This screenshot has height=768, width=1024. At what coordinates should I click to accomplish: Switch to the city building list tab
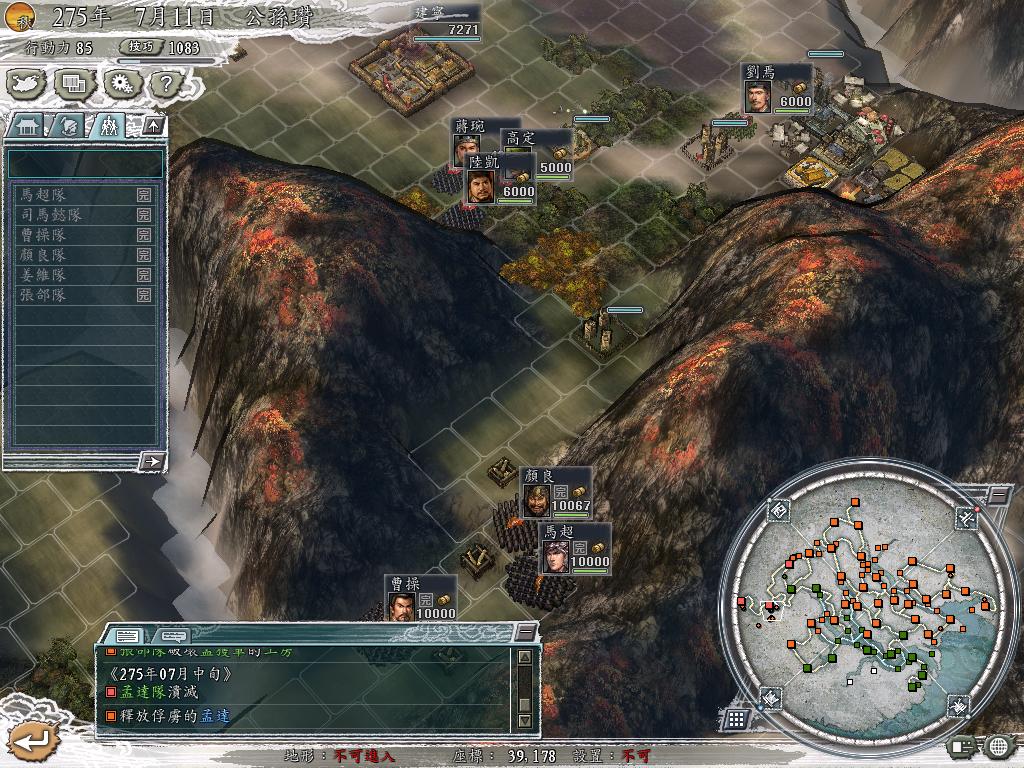27,126
